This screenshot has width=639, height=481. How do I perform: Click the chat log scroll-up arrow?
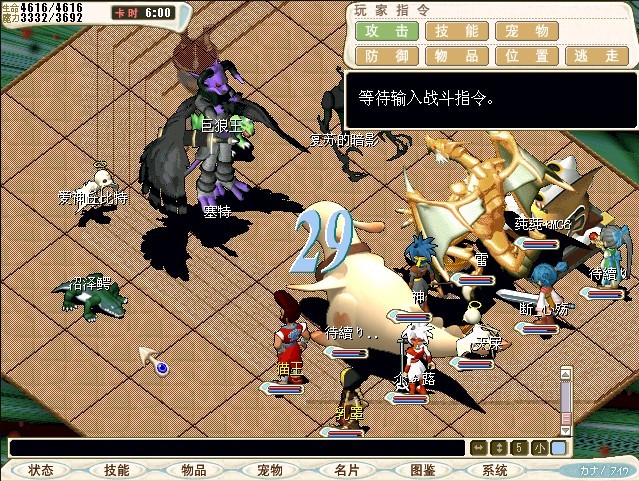tap(566, 376)
